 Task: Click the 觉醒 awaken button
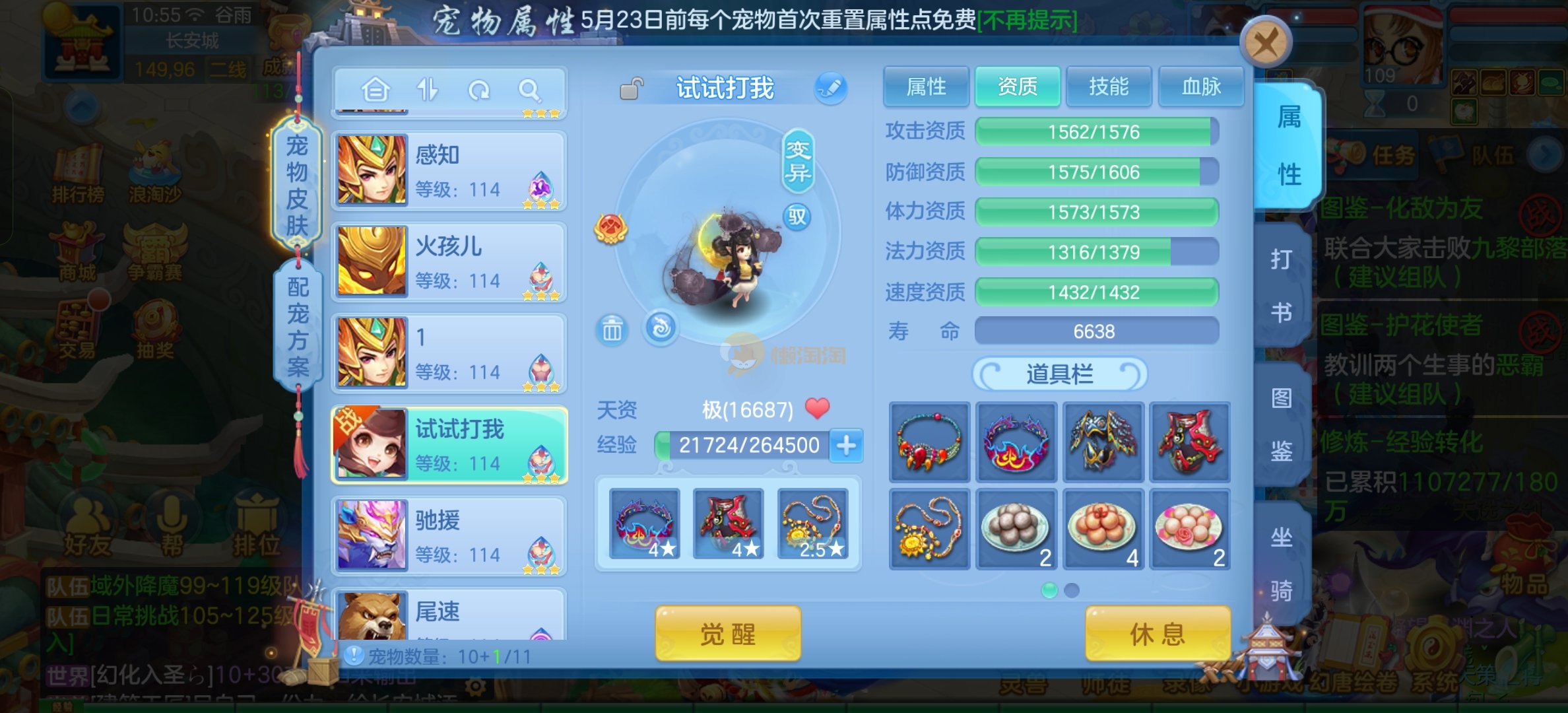(727, 634)
